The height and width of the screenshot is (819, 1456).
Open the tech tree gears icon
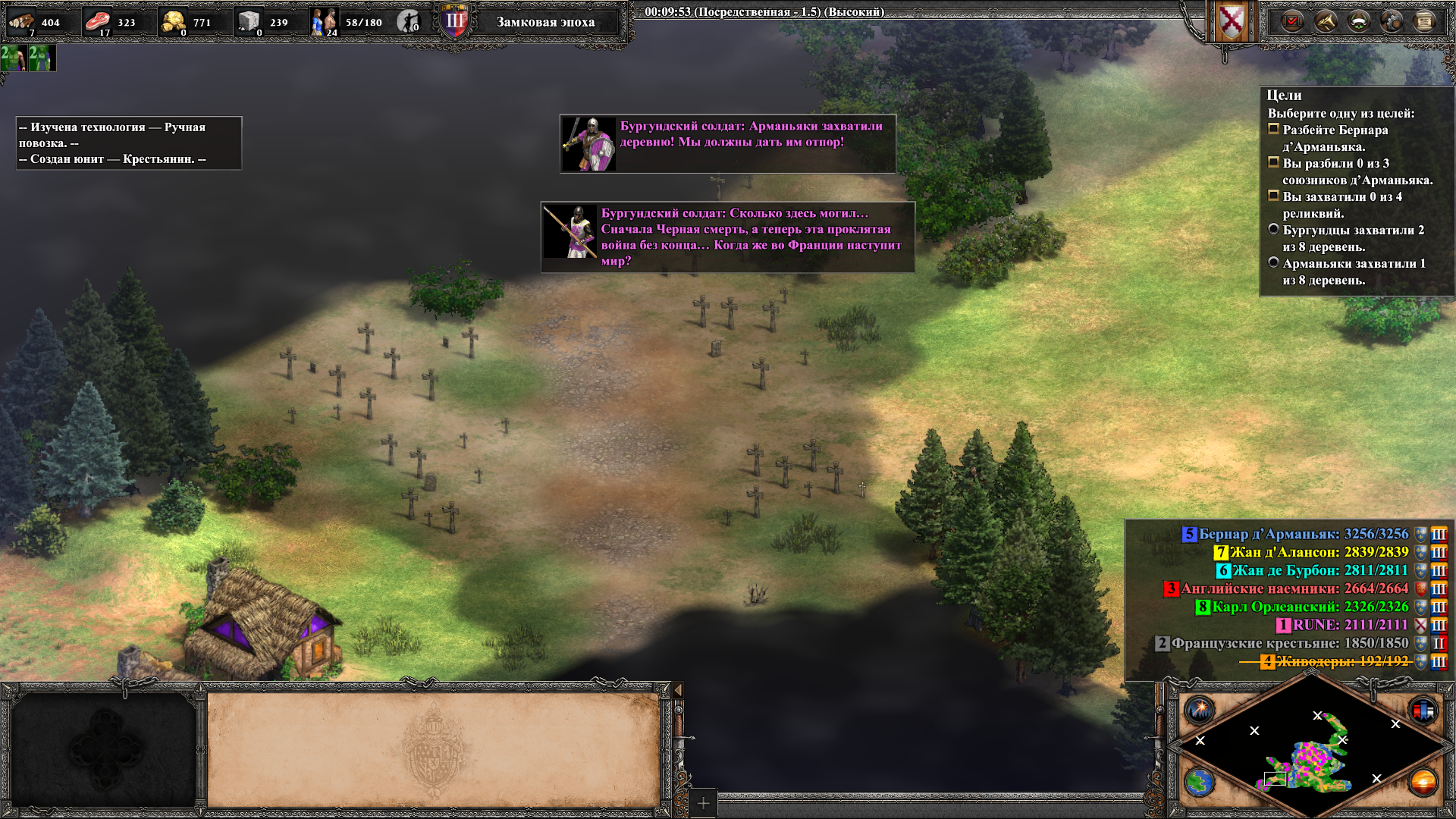(x=1392, y=22)
